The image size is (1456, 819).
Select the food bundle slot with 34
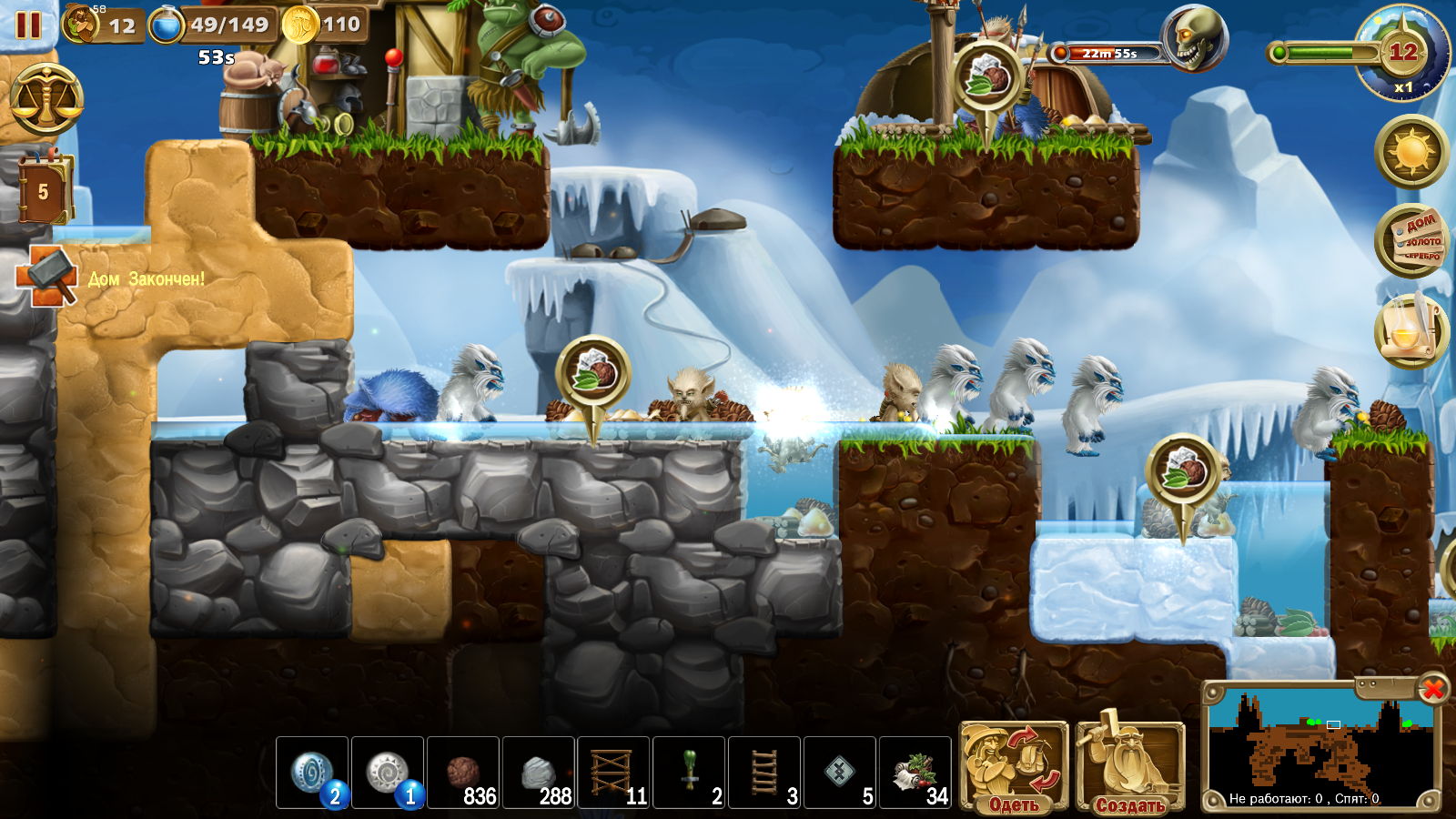coord(915,773)
